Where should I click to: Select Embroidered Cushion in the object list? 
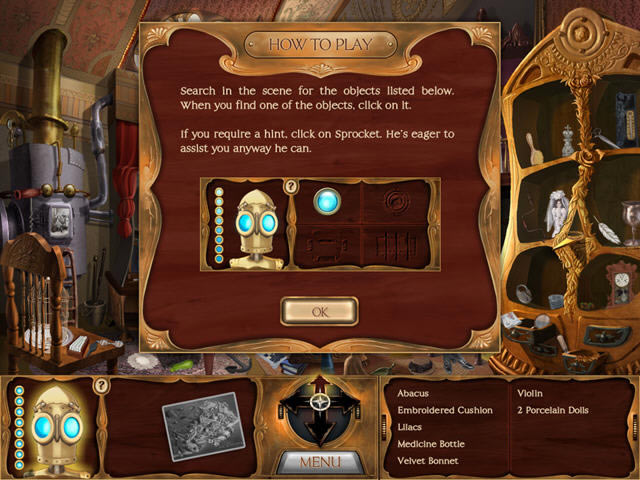click(x=445, y=410)
